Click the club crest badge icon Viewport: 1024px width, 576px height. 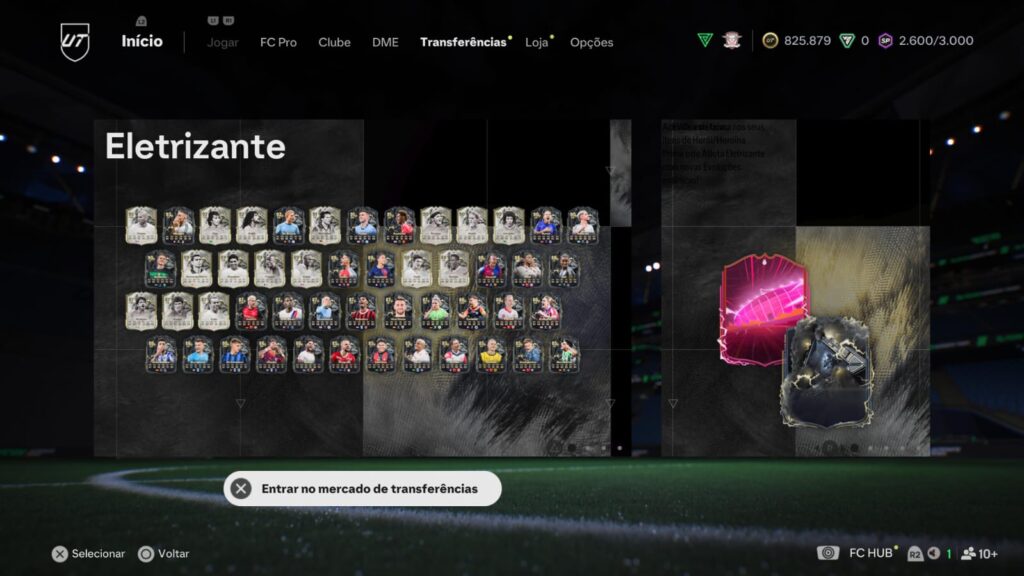tap(732, 41)
